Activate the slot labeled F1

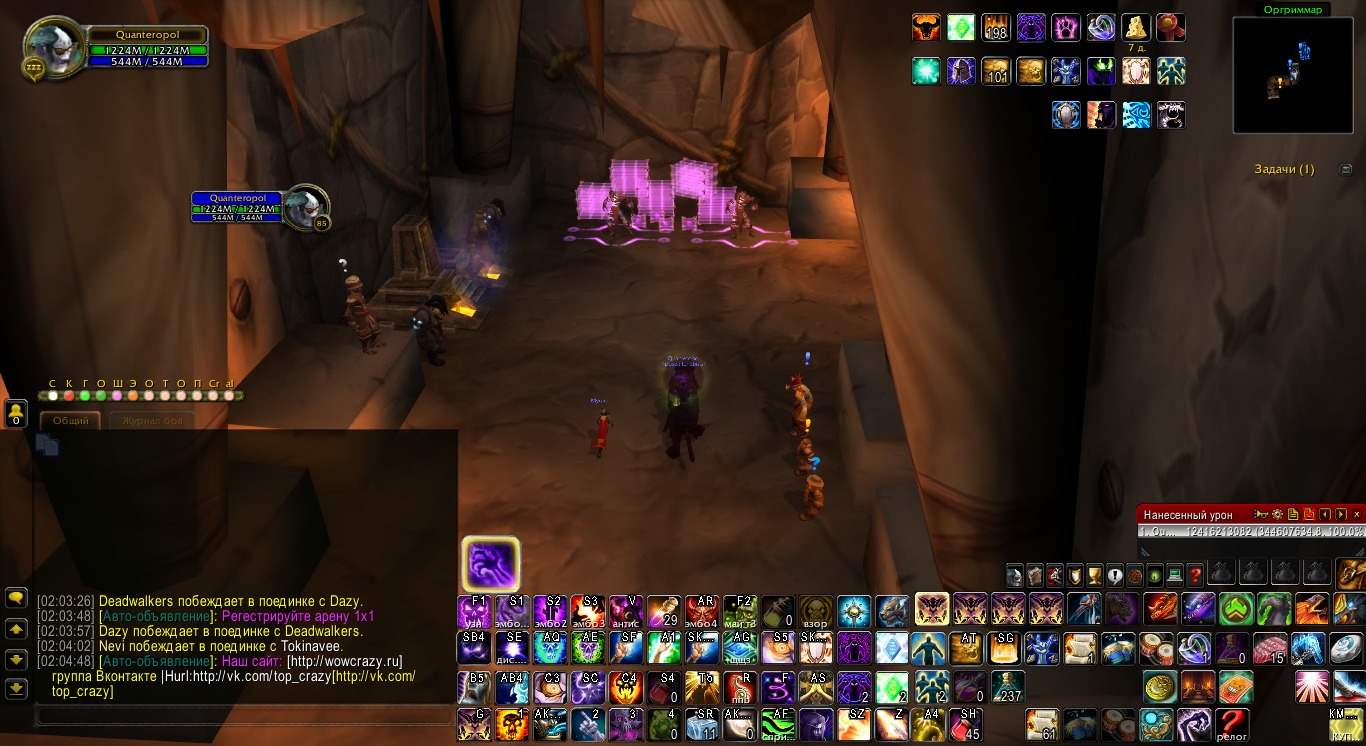[473, 609]
